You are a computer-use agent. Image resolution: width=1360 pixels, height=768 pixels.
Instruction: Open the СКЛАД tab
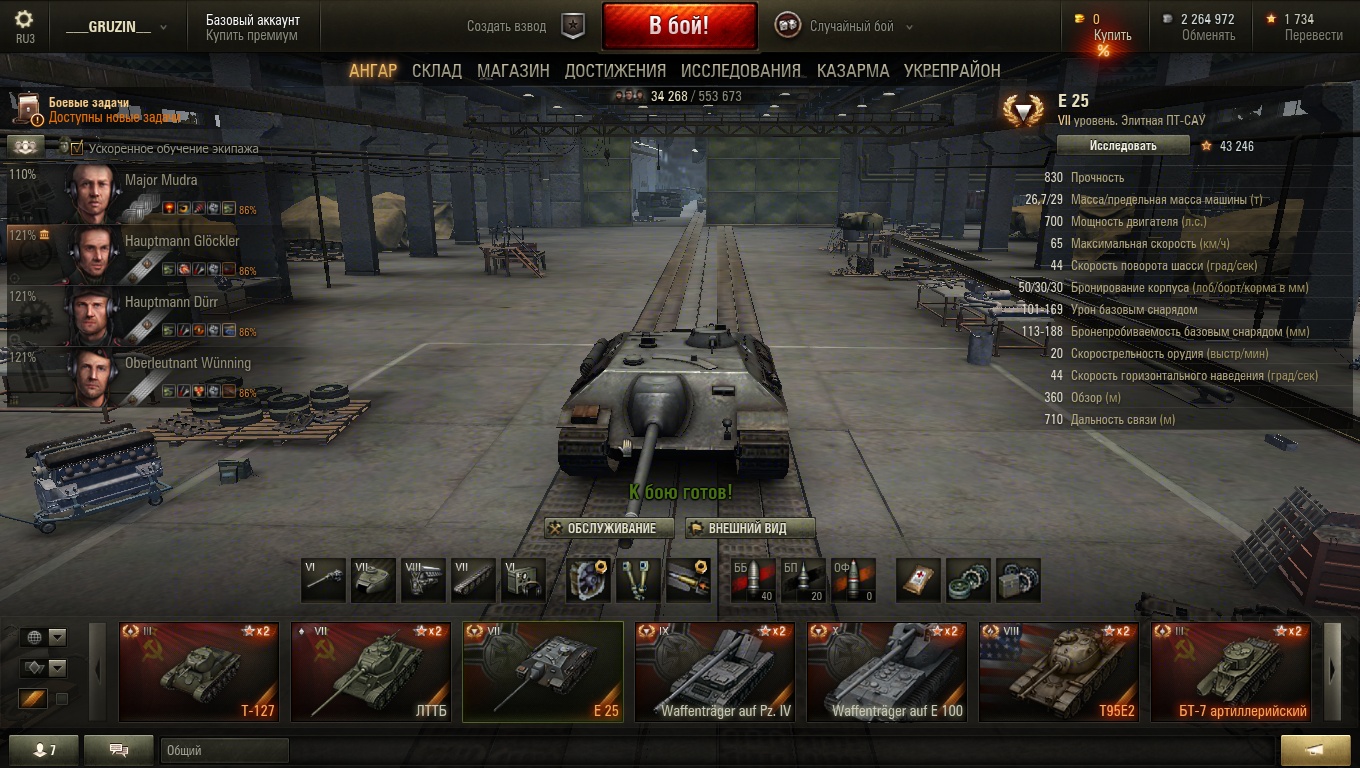[x=437, y=71]
